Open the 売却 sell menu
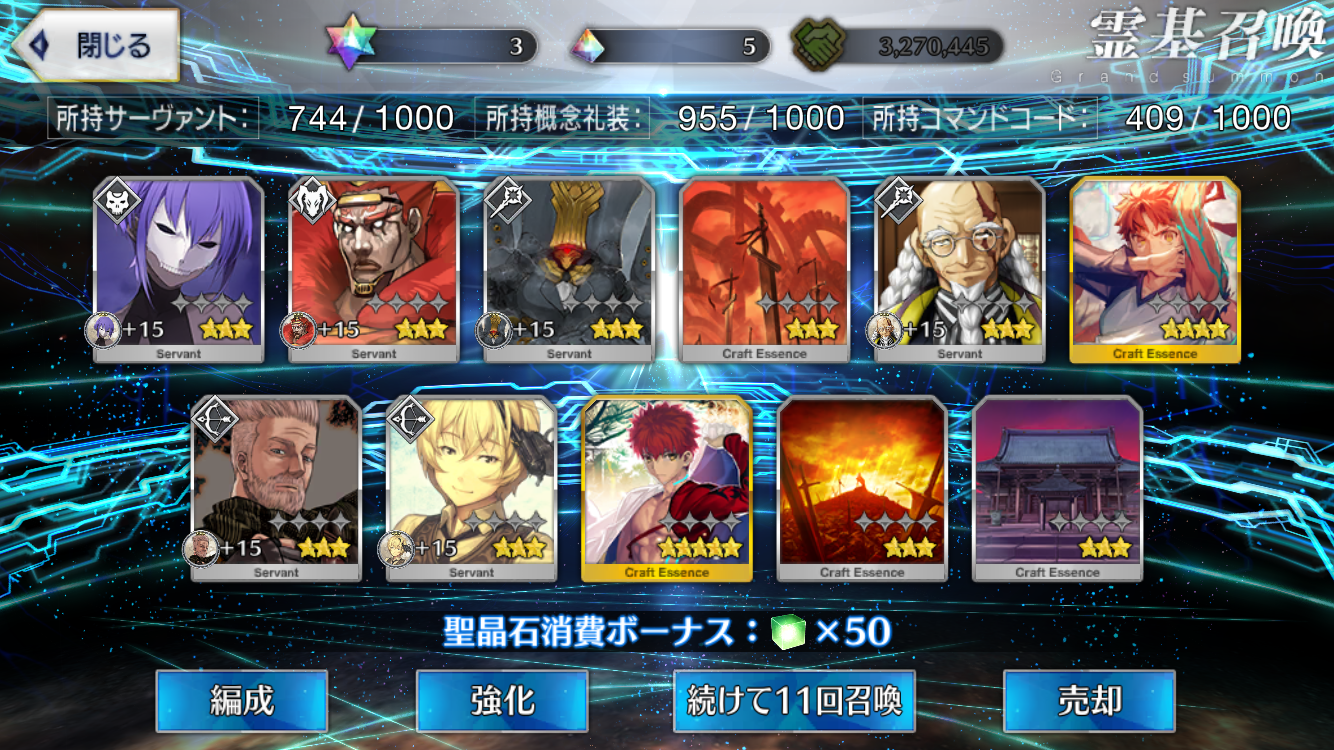Screen dimensions: 1334x750 [x=1089, y=701]
